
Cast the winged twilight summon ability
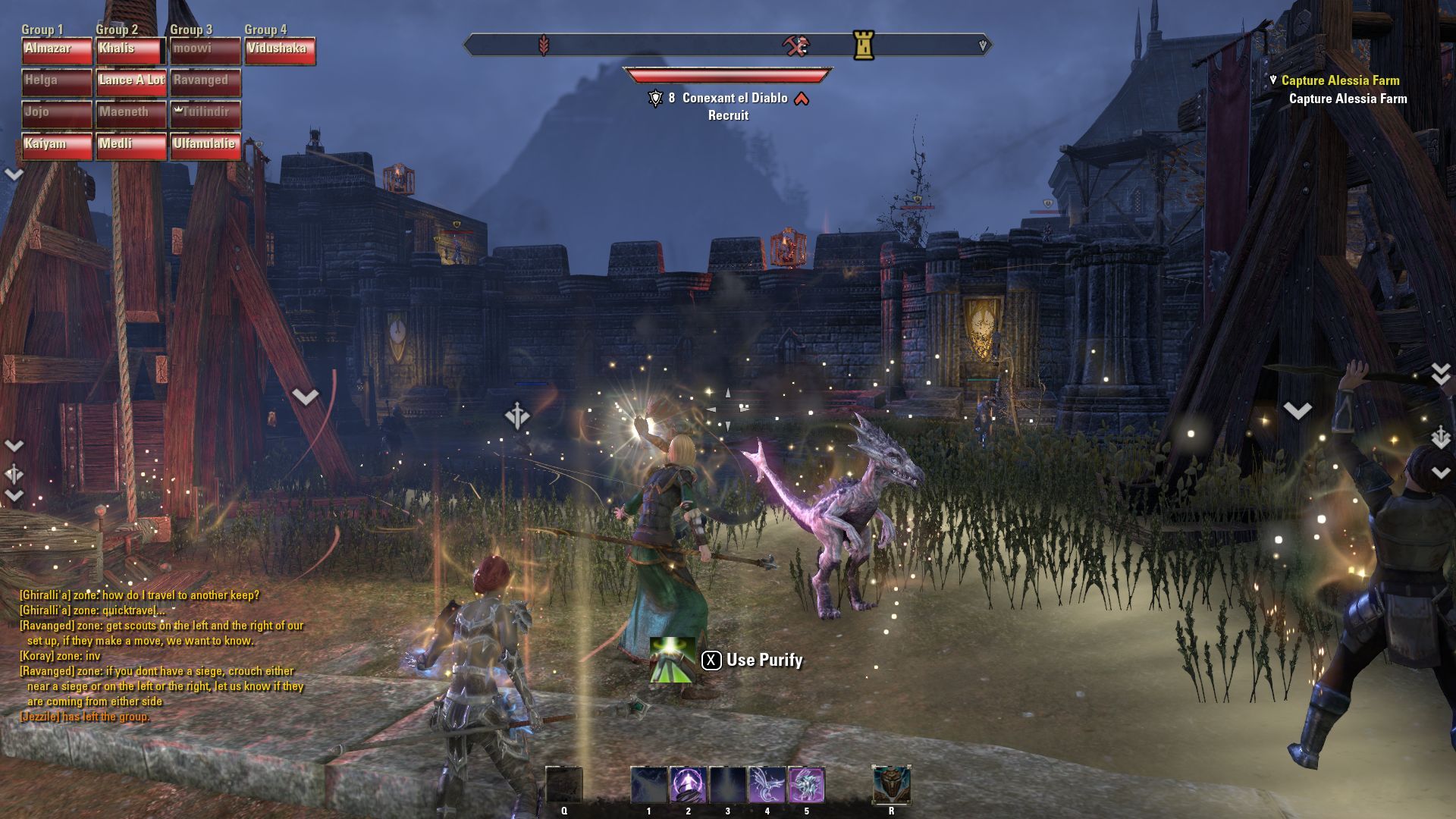click(767, 785)
